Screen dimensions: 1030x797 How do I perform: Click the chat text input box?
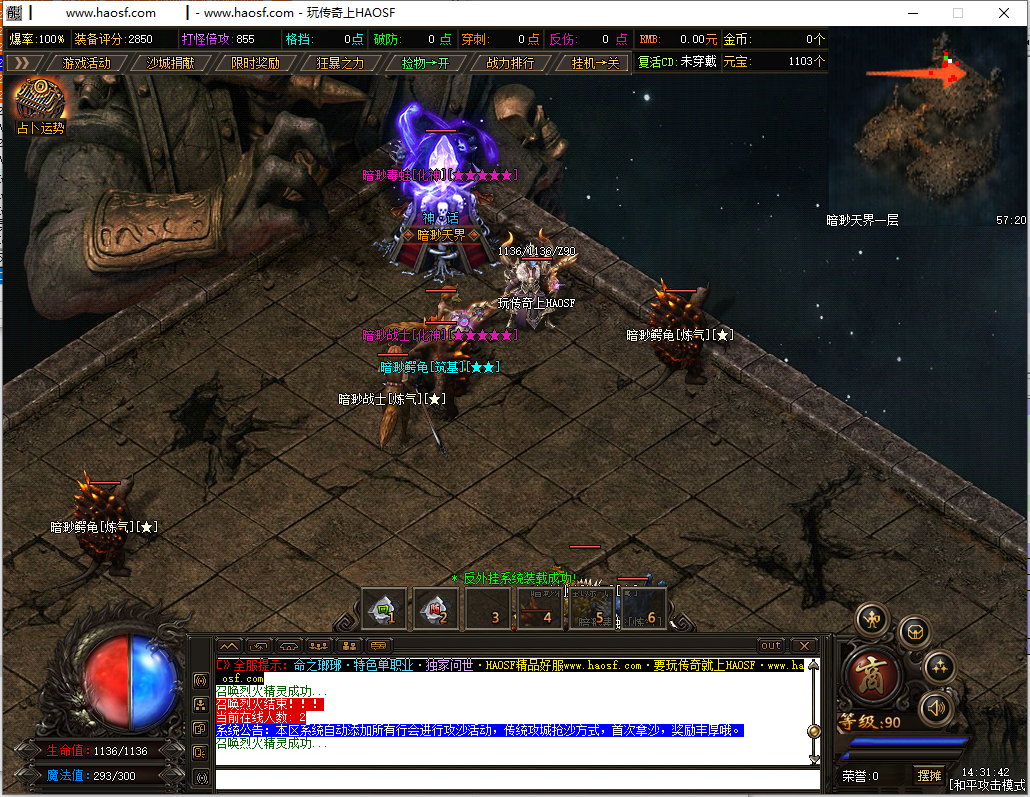(510, 779)
